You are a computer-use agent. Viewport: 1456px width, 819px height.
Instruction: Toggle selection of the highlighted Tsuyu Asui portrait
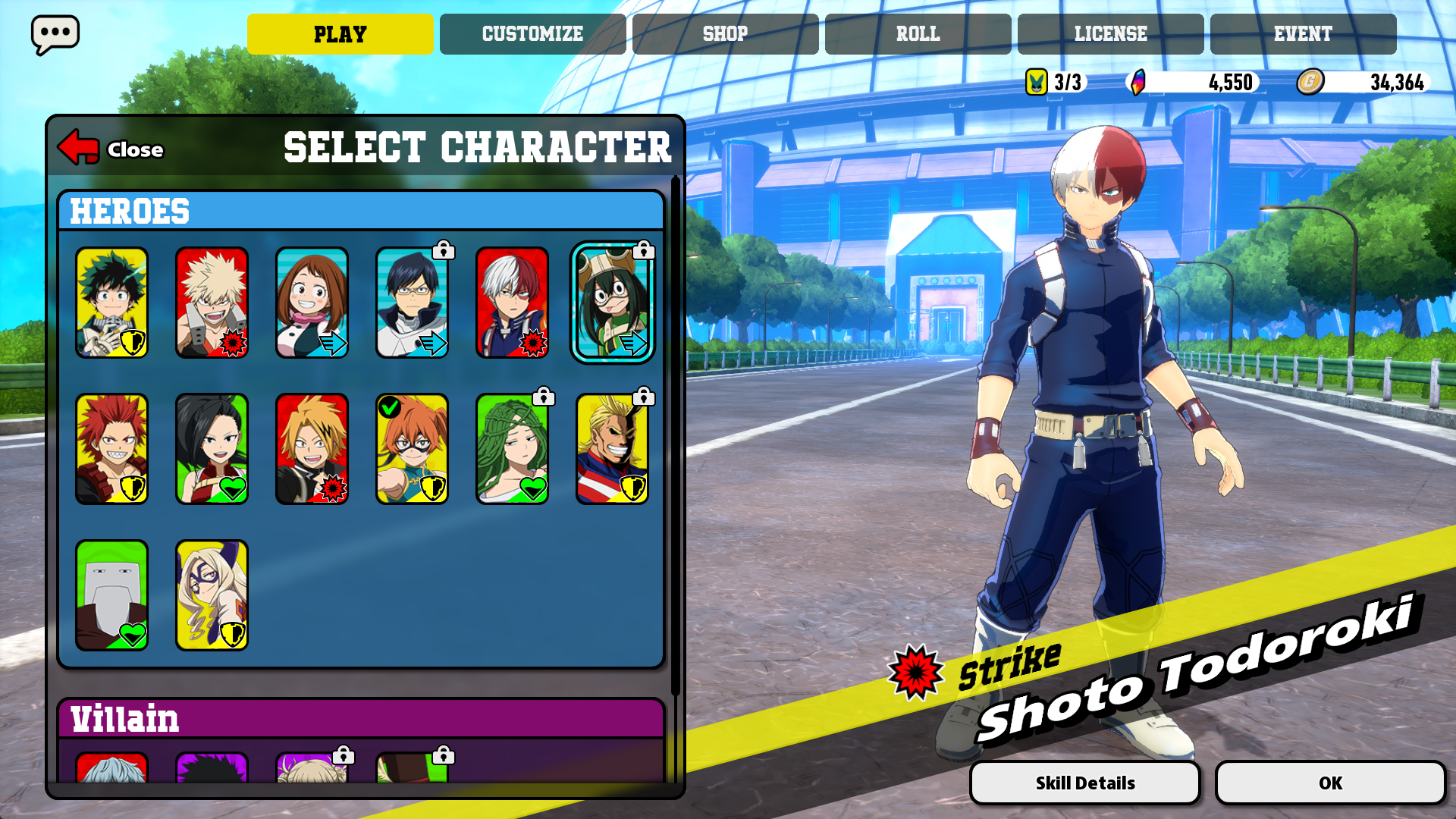coord(613,303)
